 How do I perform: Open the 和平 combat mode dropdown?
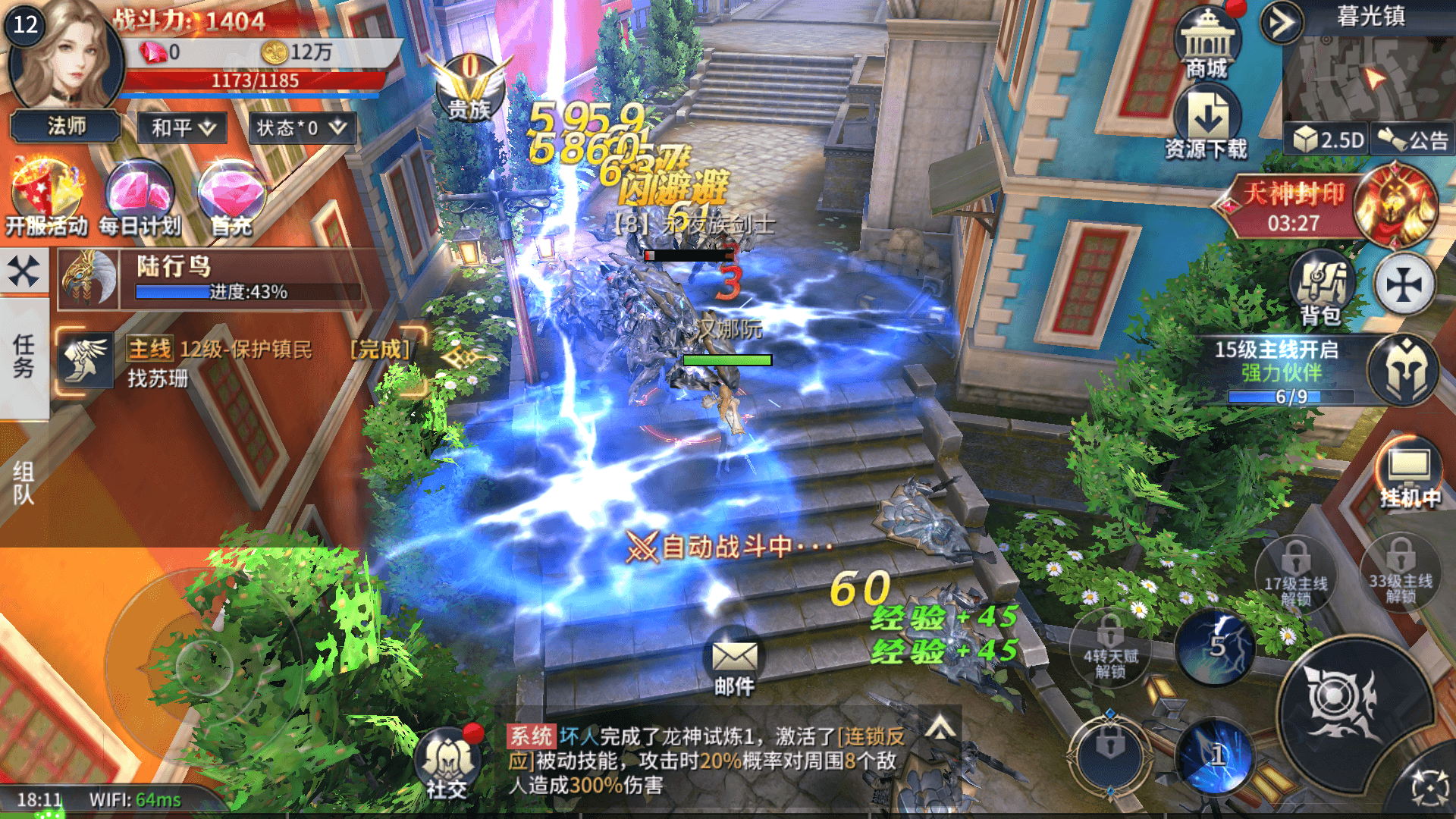pos(183,127)
